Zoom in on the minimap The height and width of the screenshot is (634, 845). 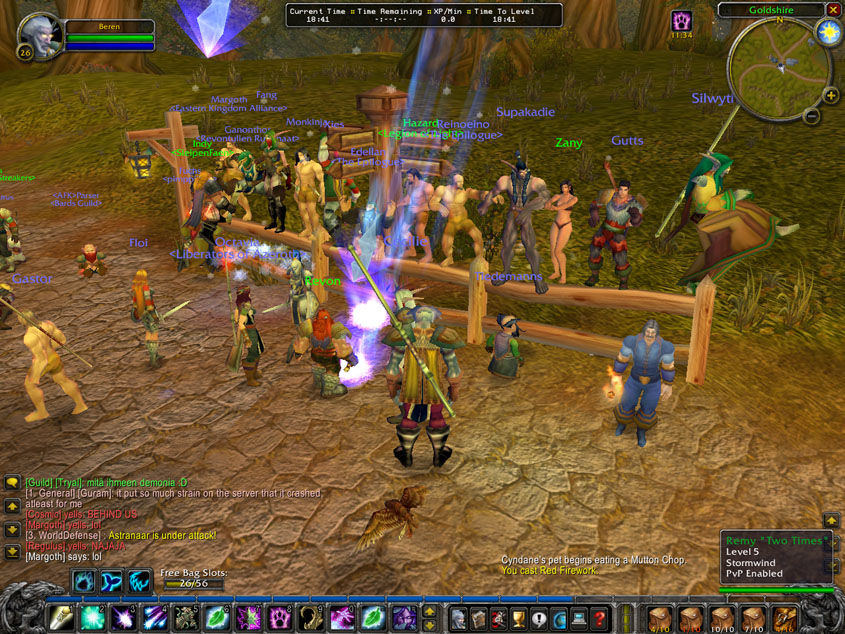tap(830, 96)
